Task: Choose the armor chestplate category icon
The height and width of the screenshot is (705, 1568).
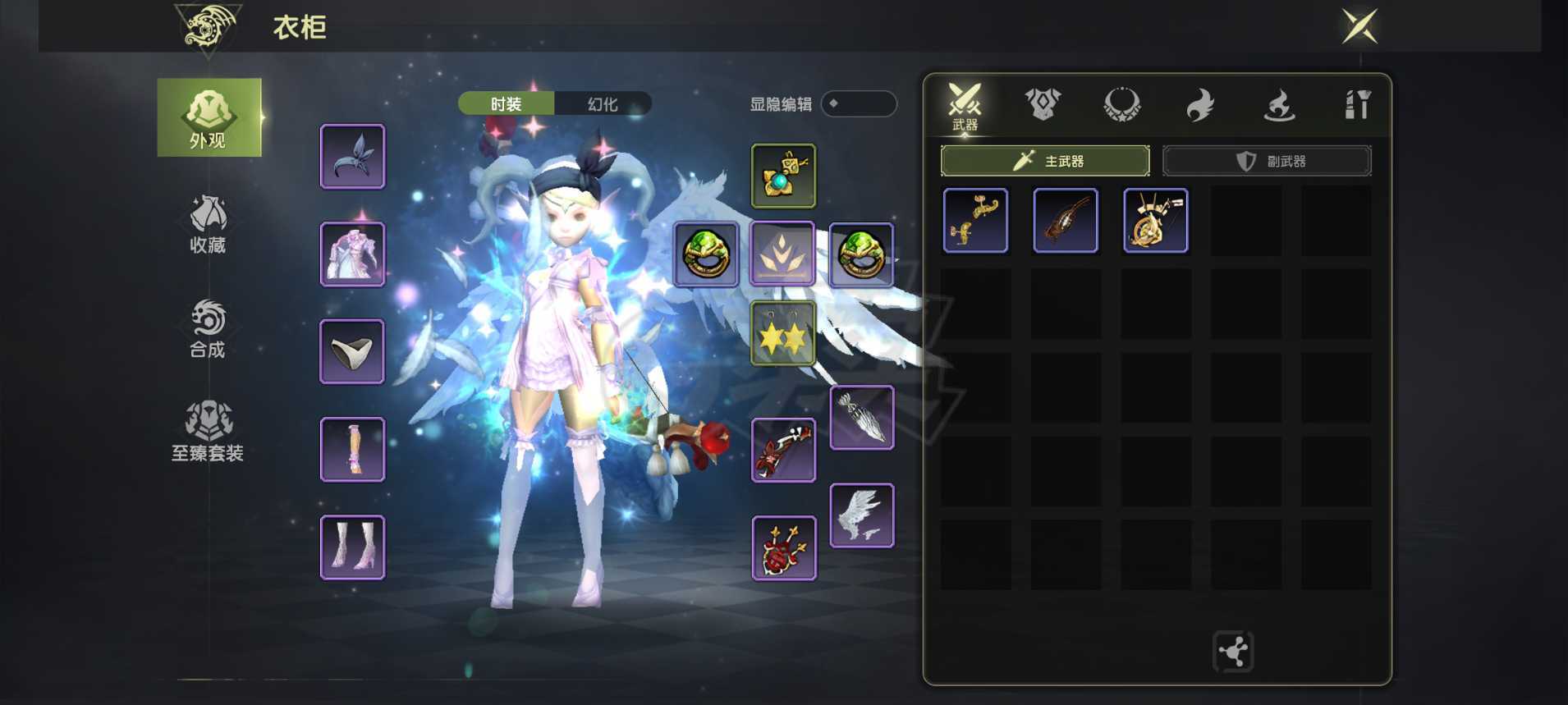Action: (1043, 104)
